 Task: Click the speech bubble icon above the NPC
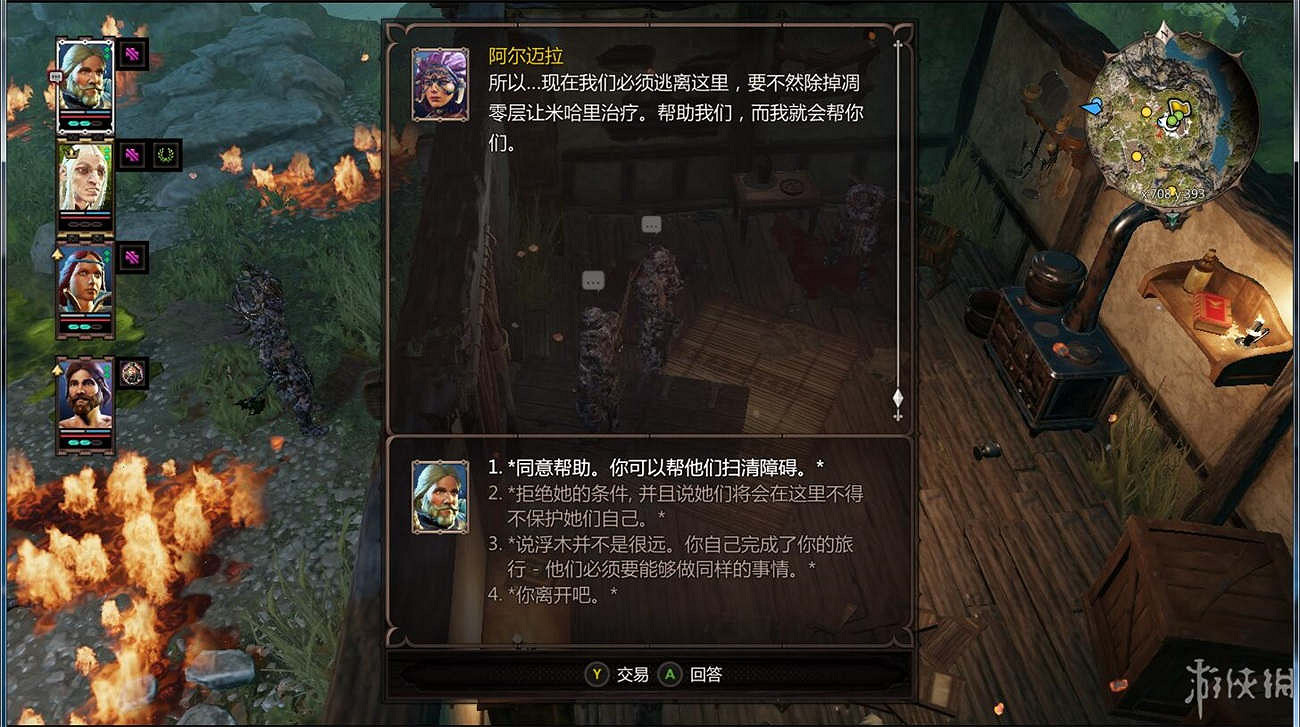click(x=650, y=224)
